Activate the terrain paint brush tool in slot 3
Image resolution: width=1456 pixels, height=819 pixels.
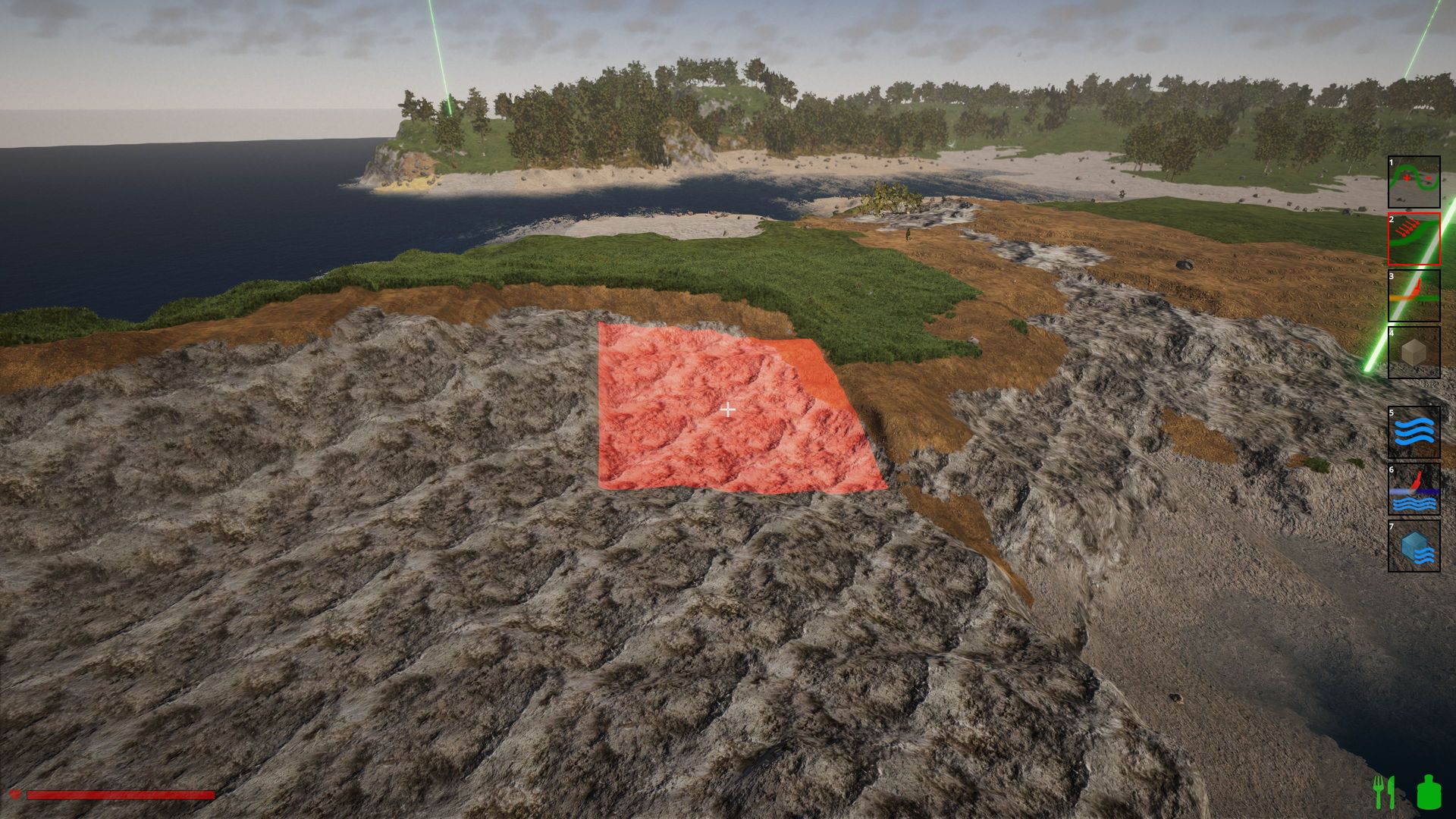[x=1414, y=296]
